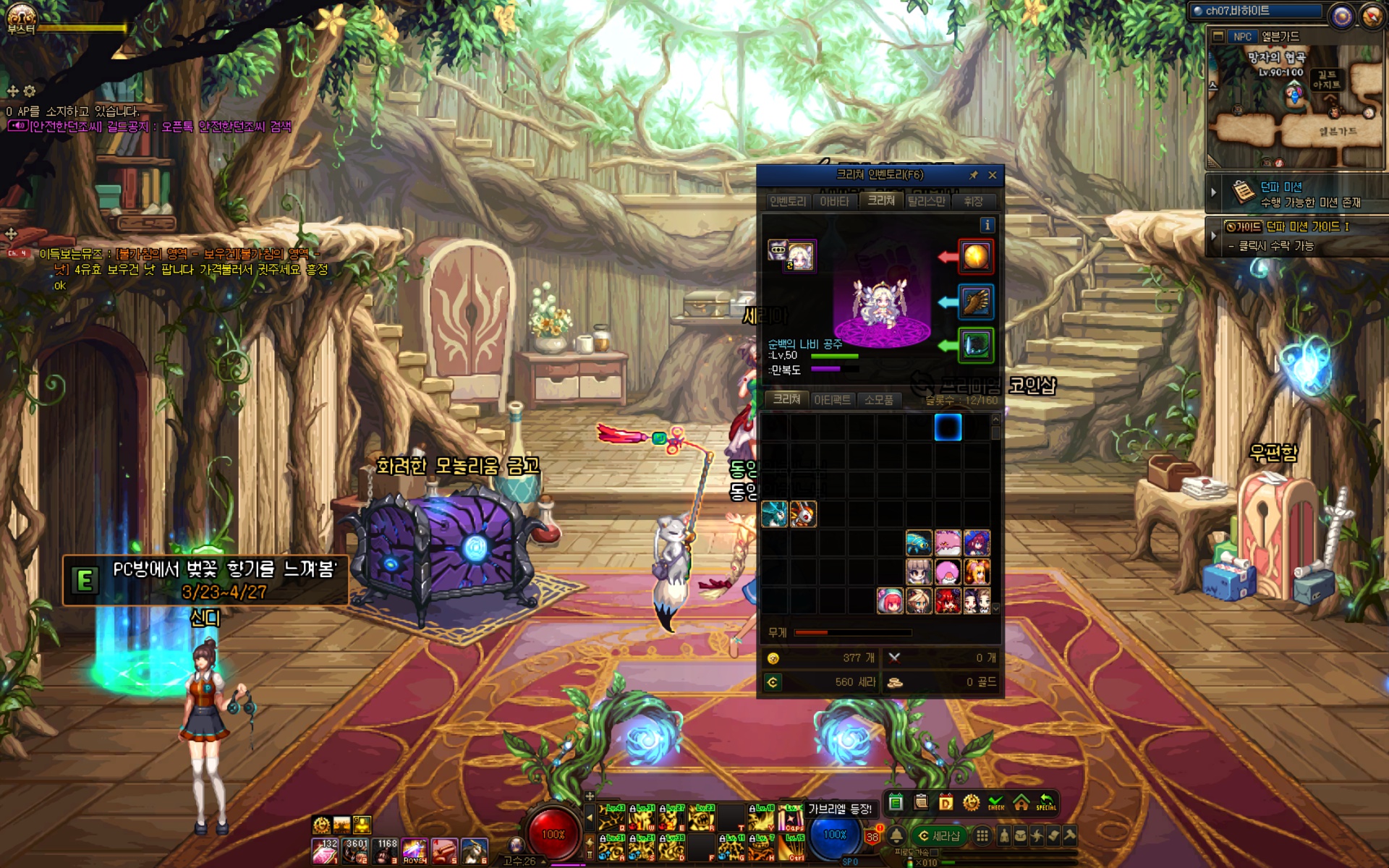Close the creature inventory window
The image size is (1389, 868).
[x=993, y=175]
